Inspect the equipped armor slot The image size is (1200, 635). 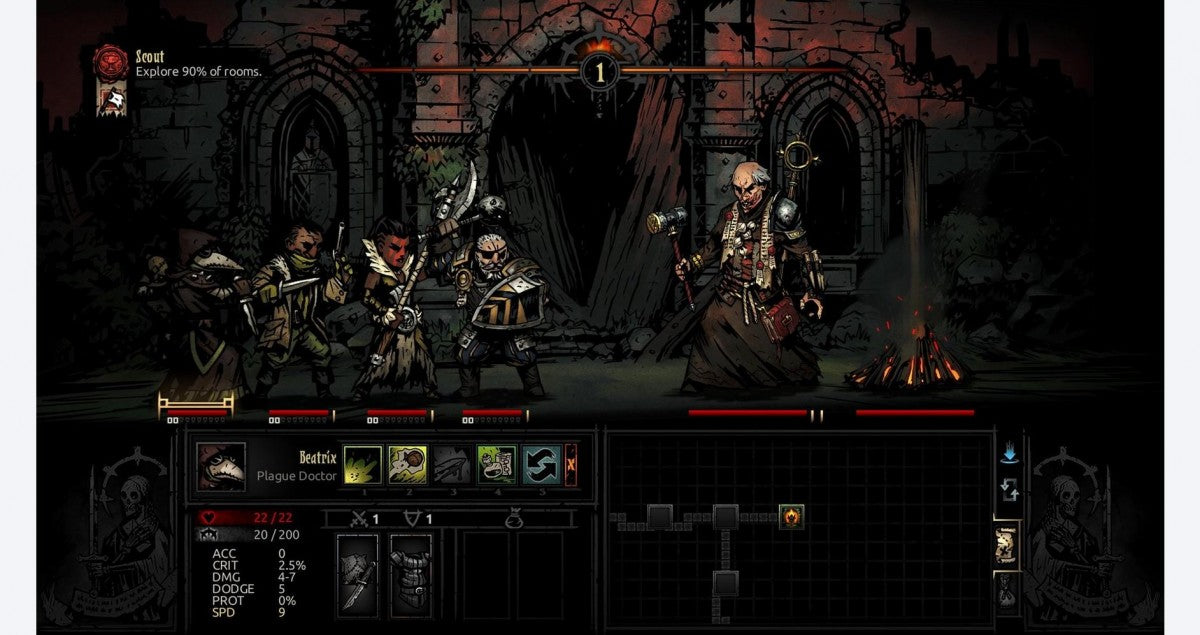(410, 571)
